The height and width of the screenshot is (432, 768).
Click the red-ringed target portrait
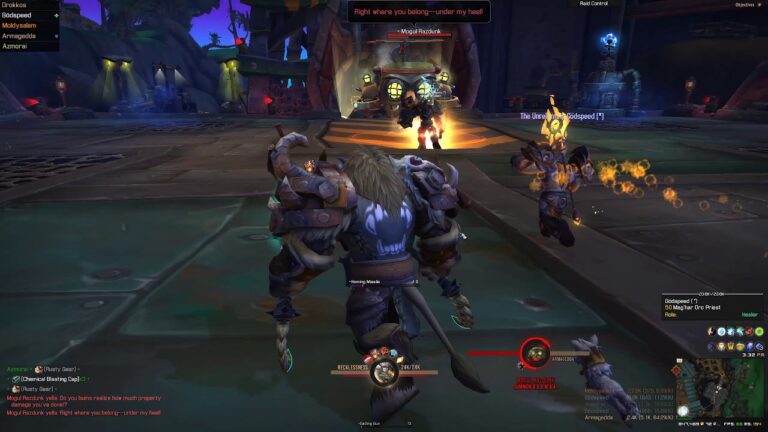[x=534, y=353]
